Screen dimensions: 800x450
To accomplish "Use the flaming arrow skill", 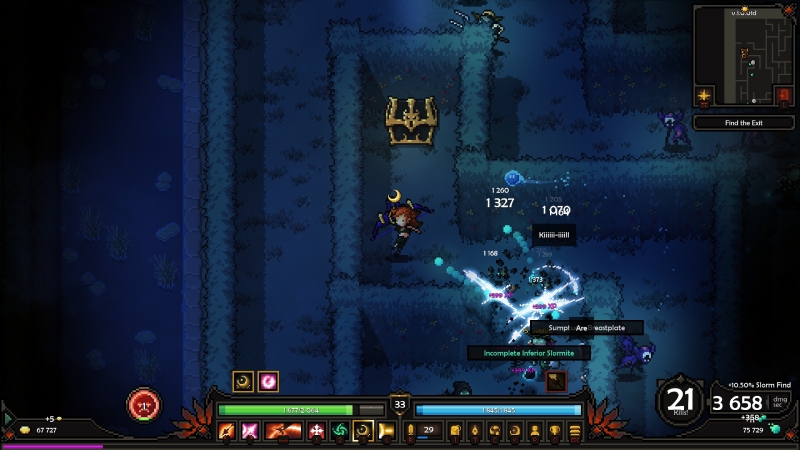I will 227,431.
